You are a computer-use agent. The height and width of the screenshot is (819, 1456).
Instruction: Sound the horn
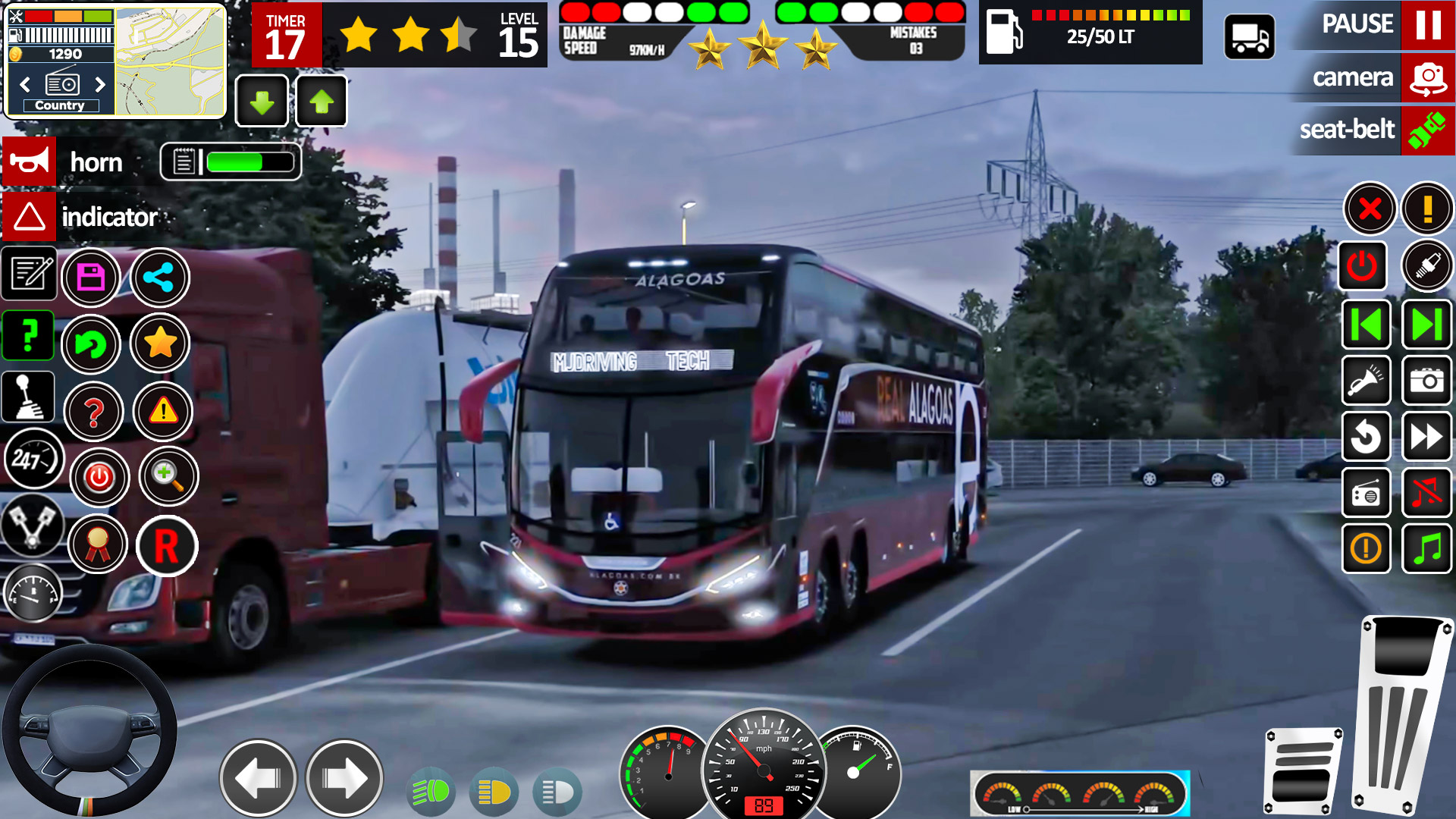tap(30, 162)
